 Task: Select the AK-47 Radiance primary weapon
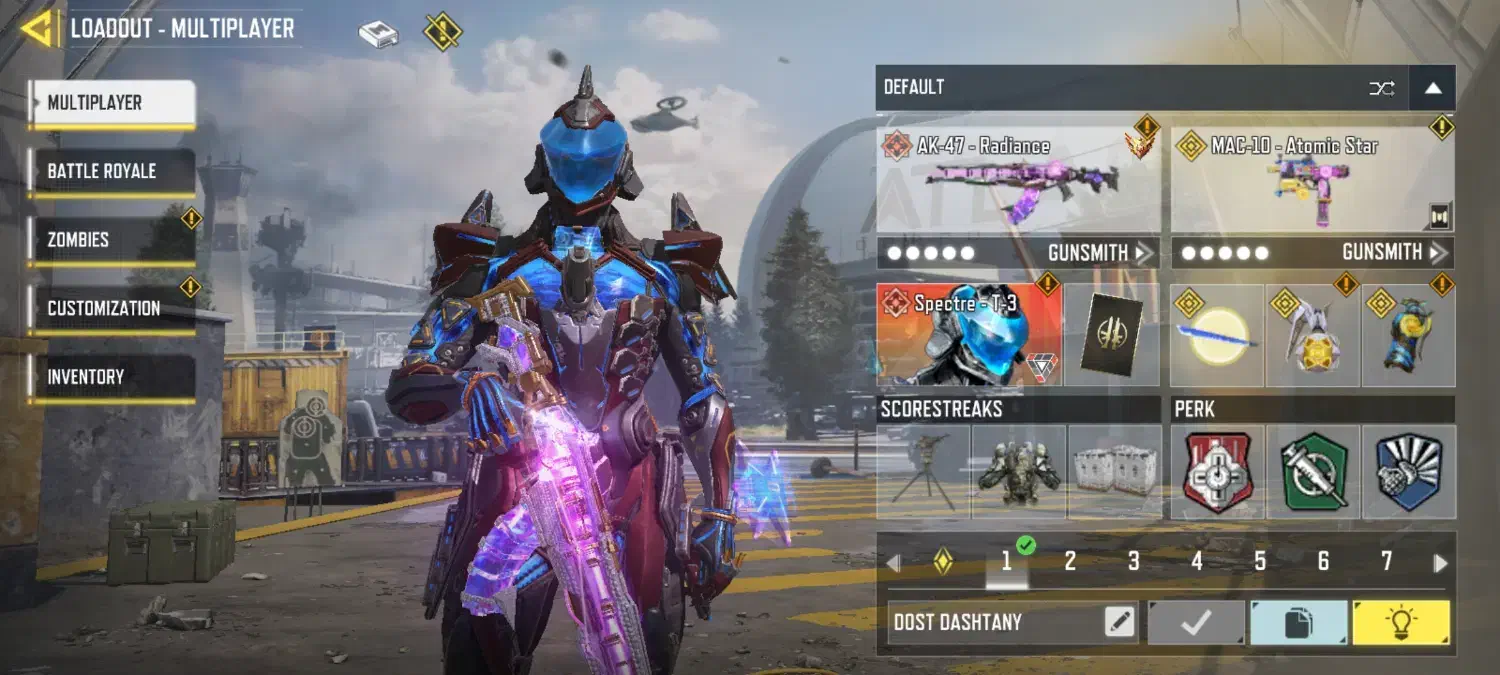pos(1018,180)
